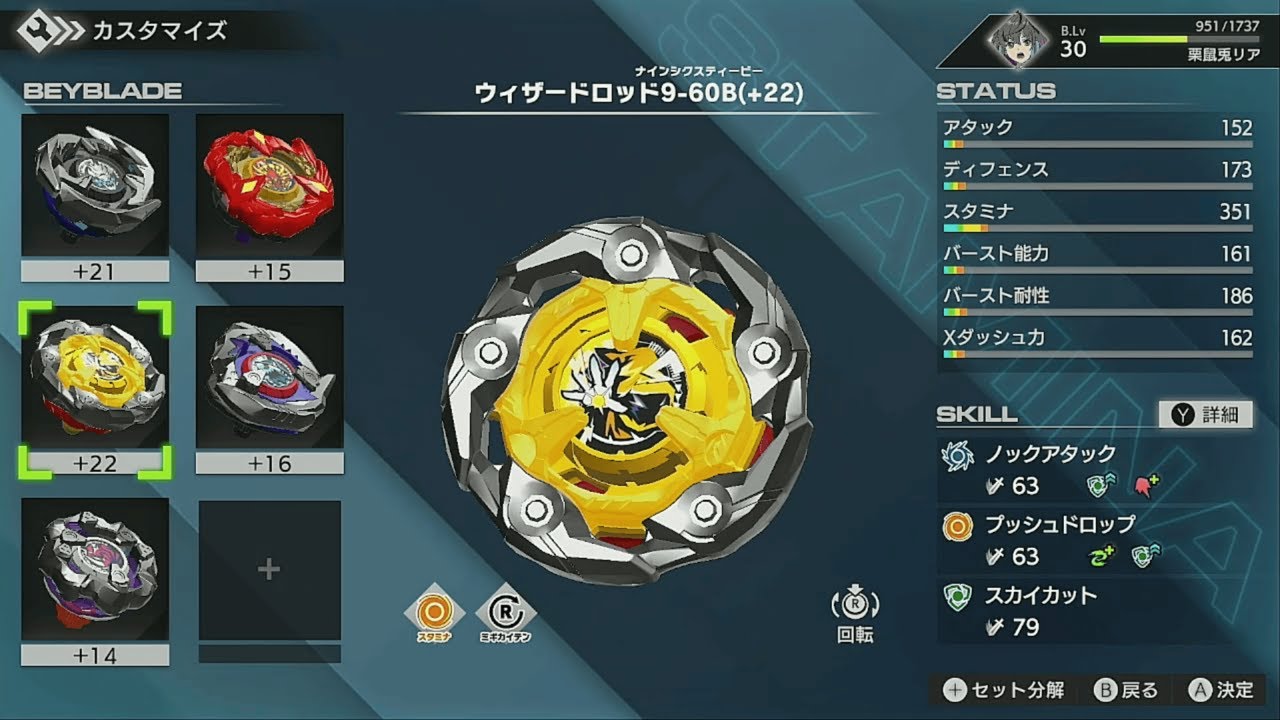The image size is (1280, 720).
Task: Click the orange スタミナ type icon
Action: point(433,610)
